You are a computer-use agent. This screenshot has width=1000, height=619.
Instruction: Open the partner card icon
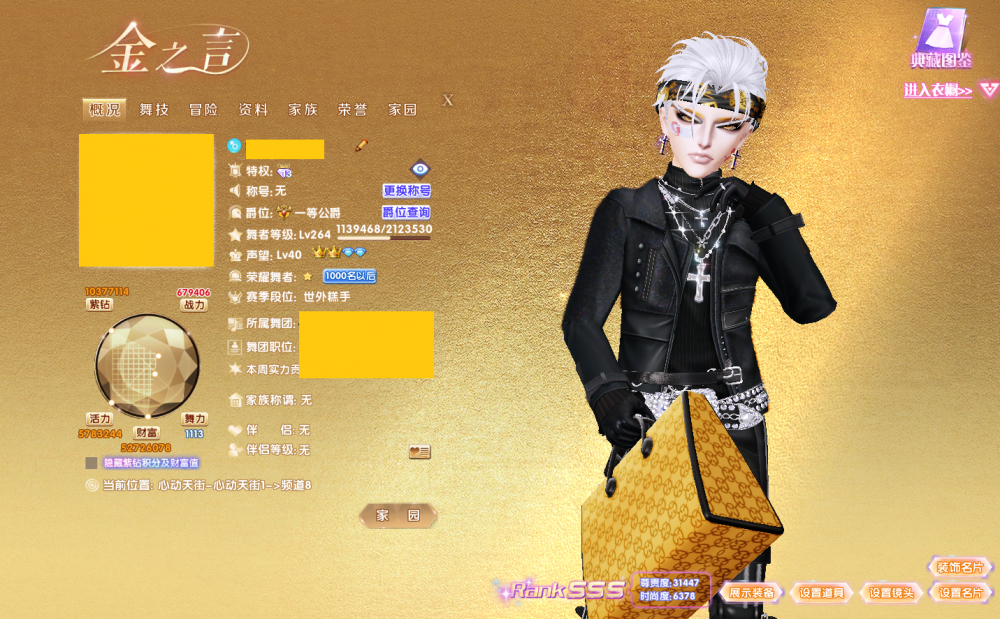pyautogui.click(x=420, y=452)
